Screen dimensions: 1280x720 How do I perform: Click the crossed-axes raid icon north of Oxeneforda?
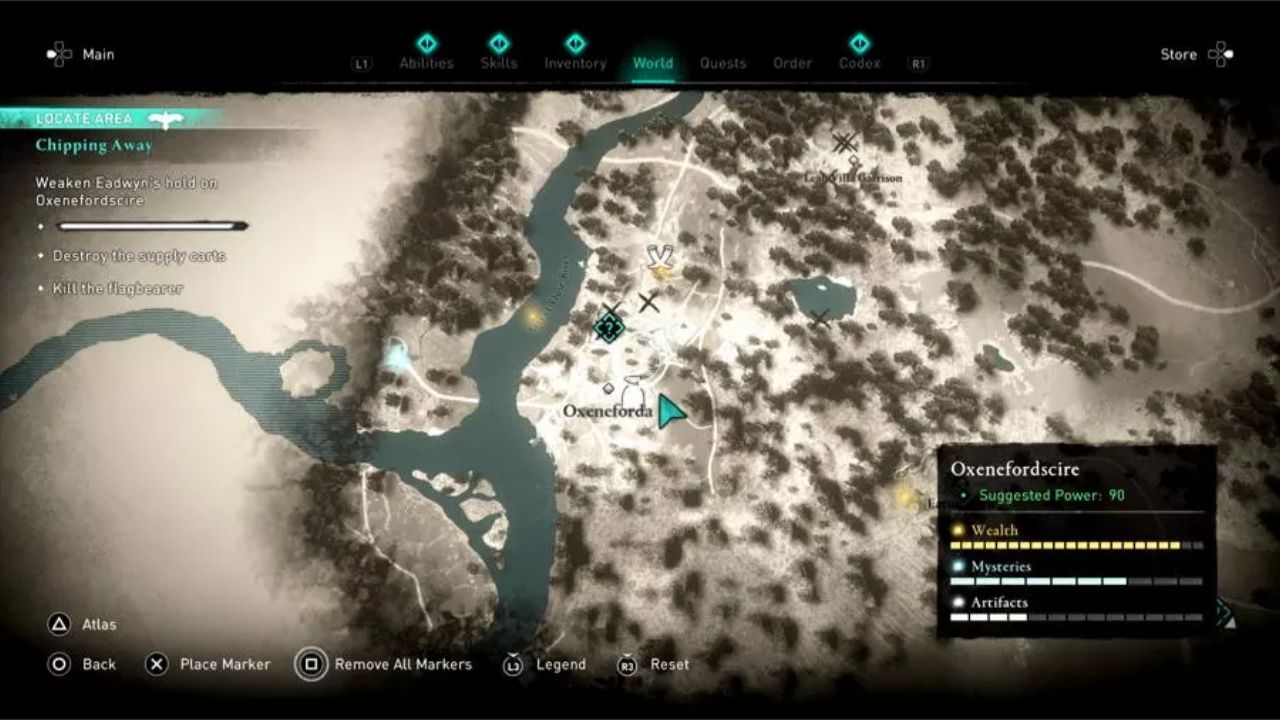[x=659, y=258]
